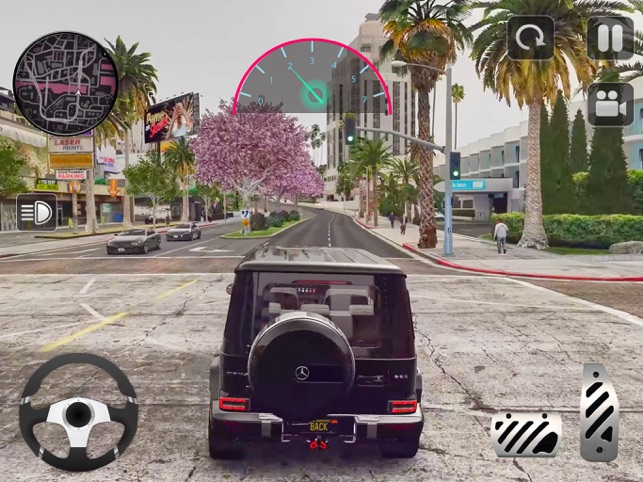Image resolution: width=643 pixels, height=482 pixels.
Task: Toggle the headlights button
Action: (36, 212)
